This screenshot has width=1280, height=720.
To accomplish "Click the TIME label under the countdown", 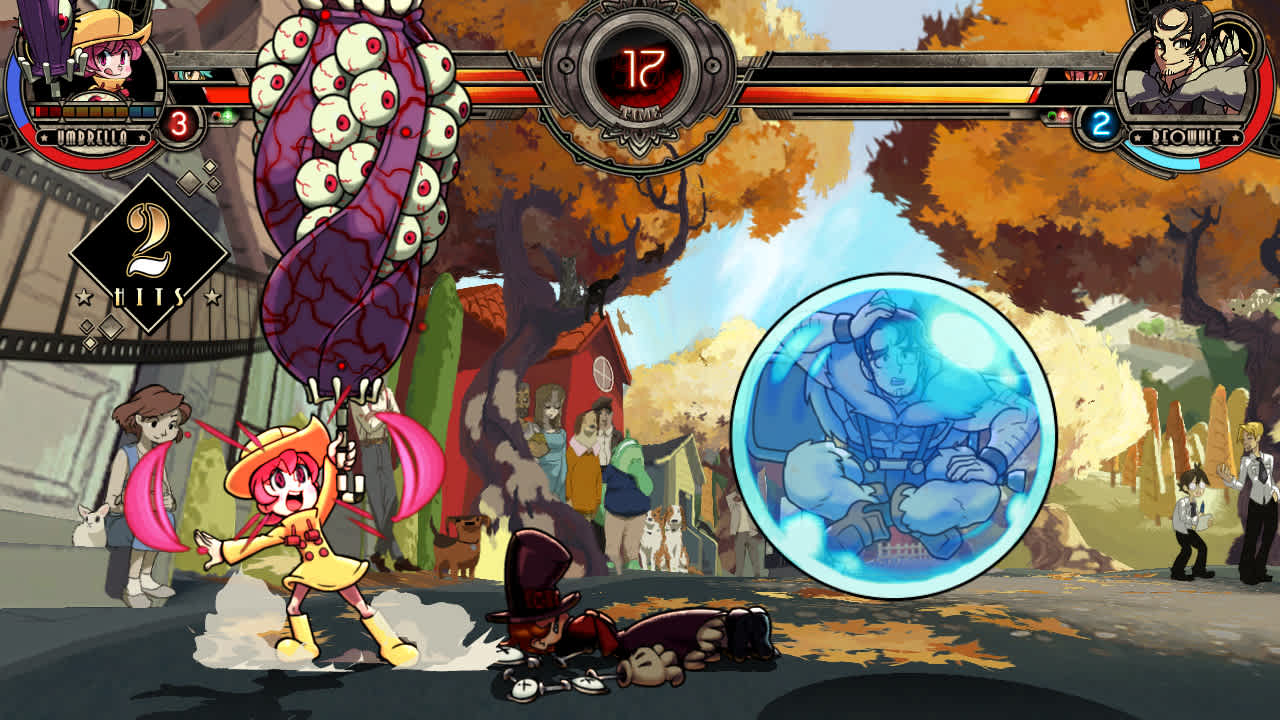I will (x=641, y=111).
